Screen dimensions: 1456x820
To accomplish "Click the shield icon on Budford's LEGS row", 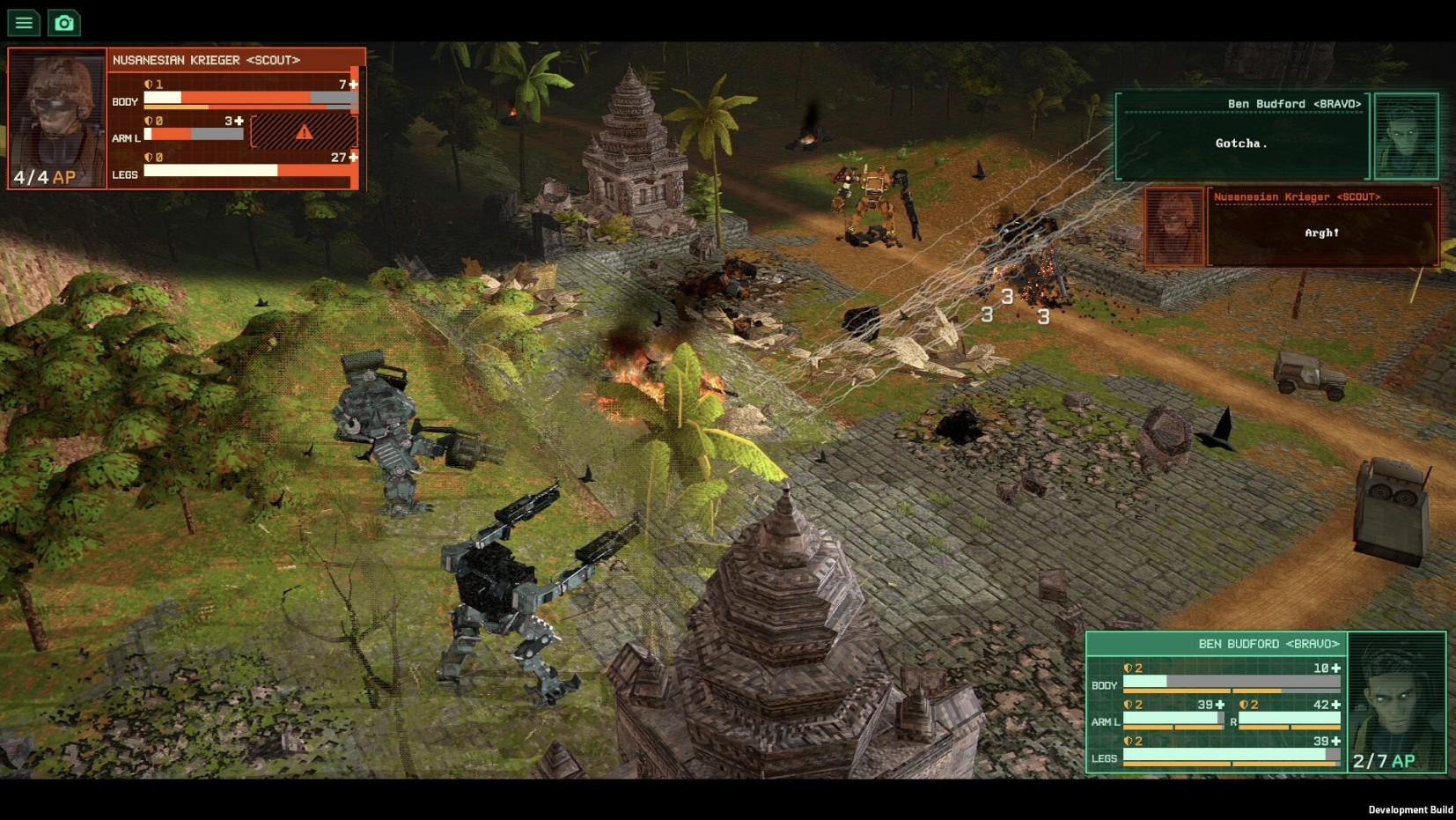I will coord(1128,742).
